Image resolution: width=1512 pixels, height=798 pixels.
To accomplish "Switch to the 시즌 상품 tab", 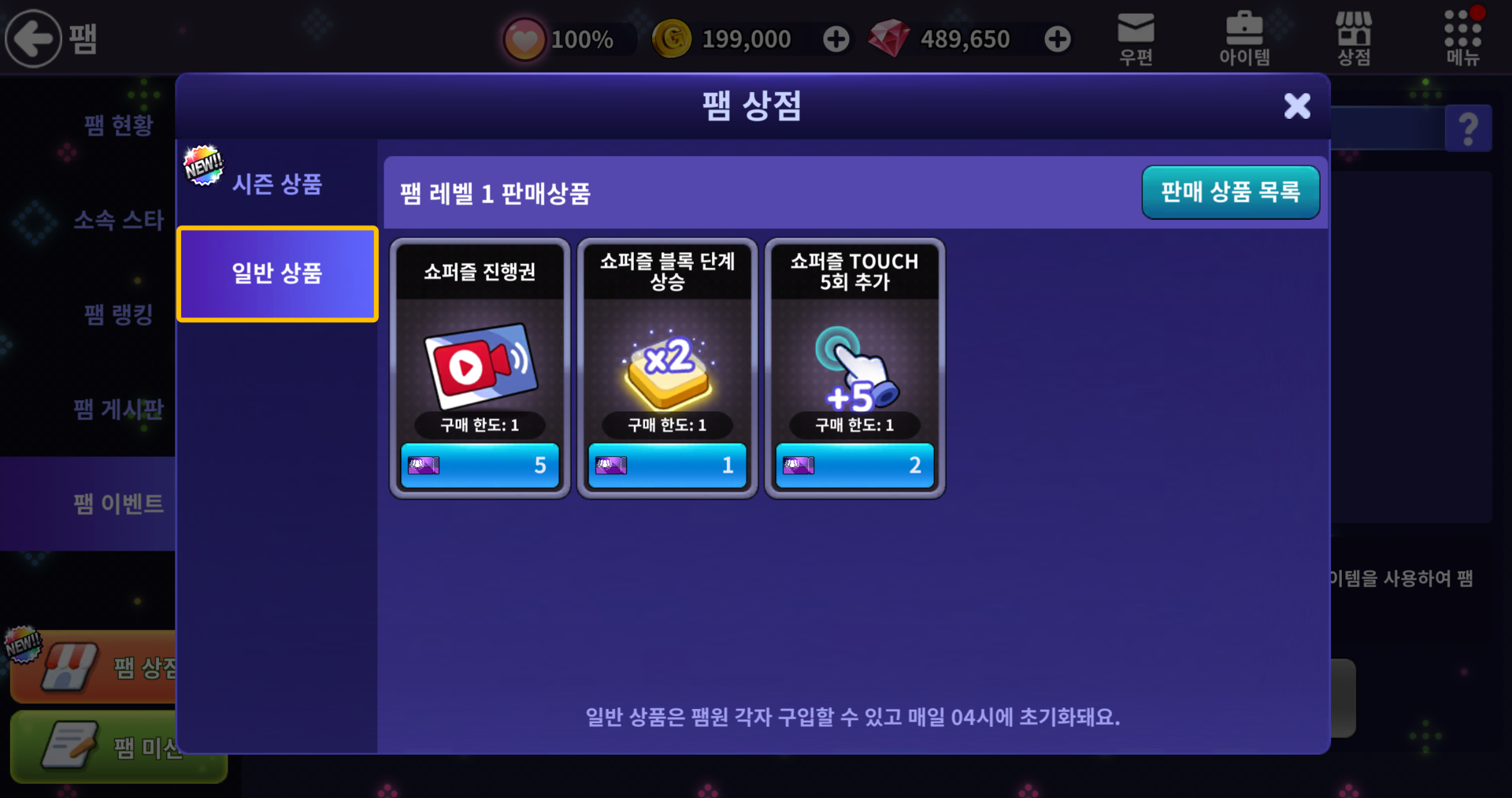I will coord(277,184).
